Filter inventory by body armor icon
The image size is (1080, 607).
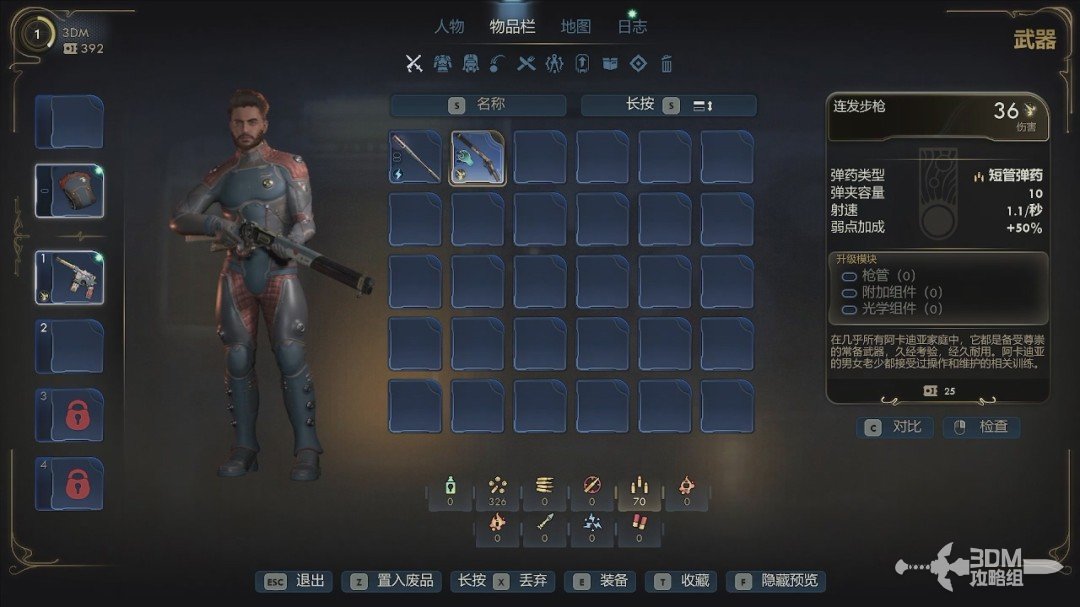[442, 64]
